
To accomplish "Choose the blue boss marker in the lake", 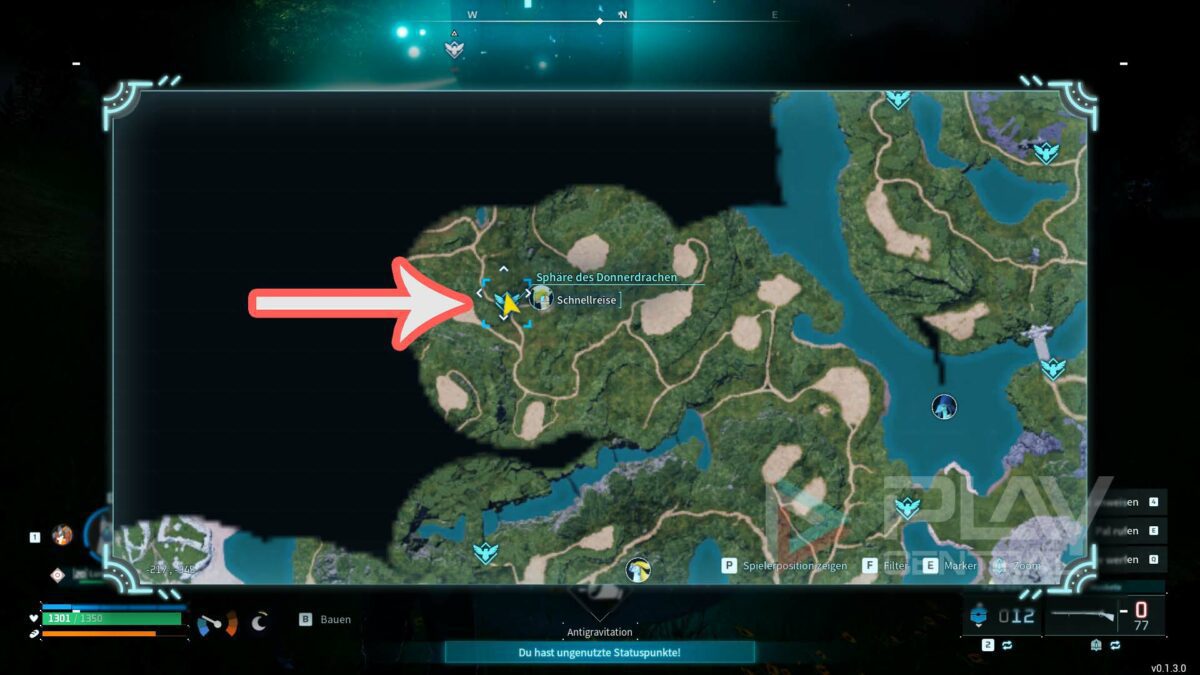I will [944, 406].
